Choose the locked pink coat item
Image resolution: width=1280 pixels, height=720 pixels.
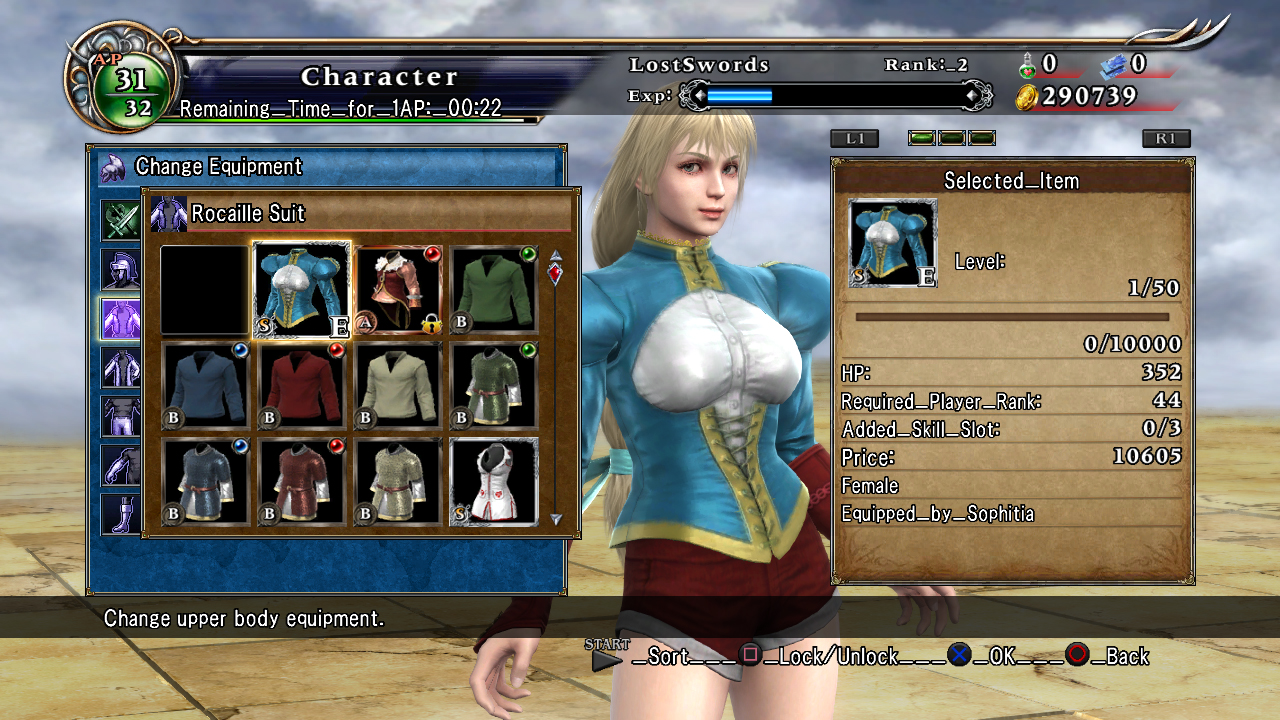(x=399, y=290)
